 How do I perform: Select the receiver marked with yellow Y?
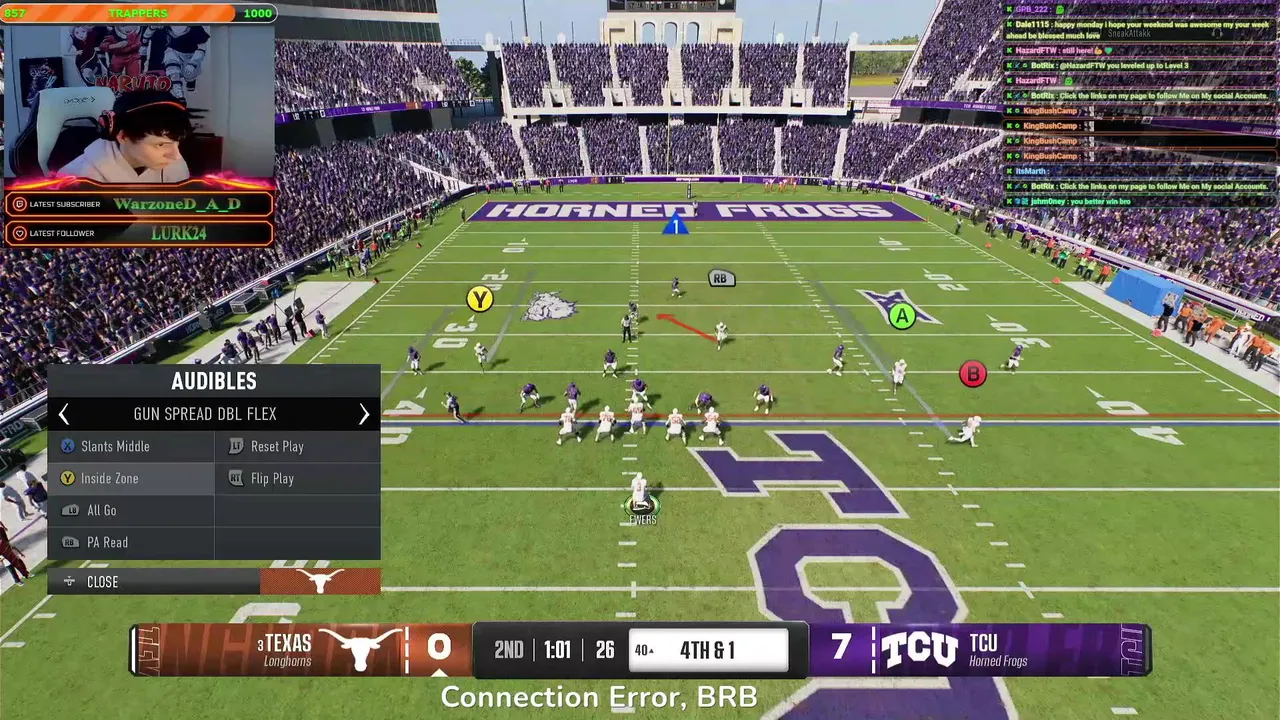tap(480, 299)
